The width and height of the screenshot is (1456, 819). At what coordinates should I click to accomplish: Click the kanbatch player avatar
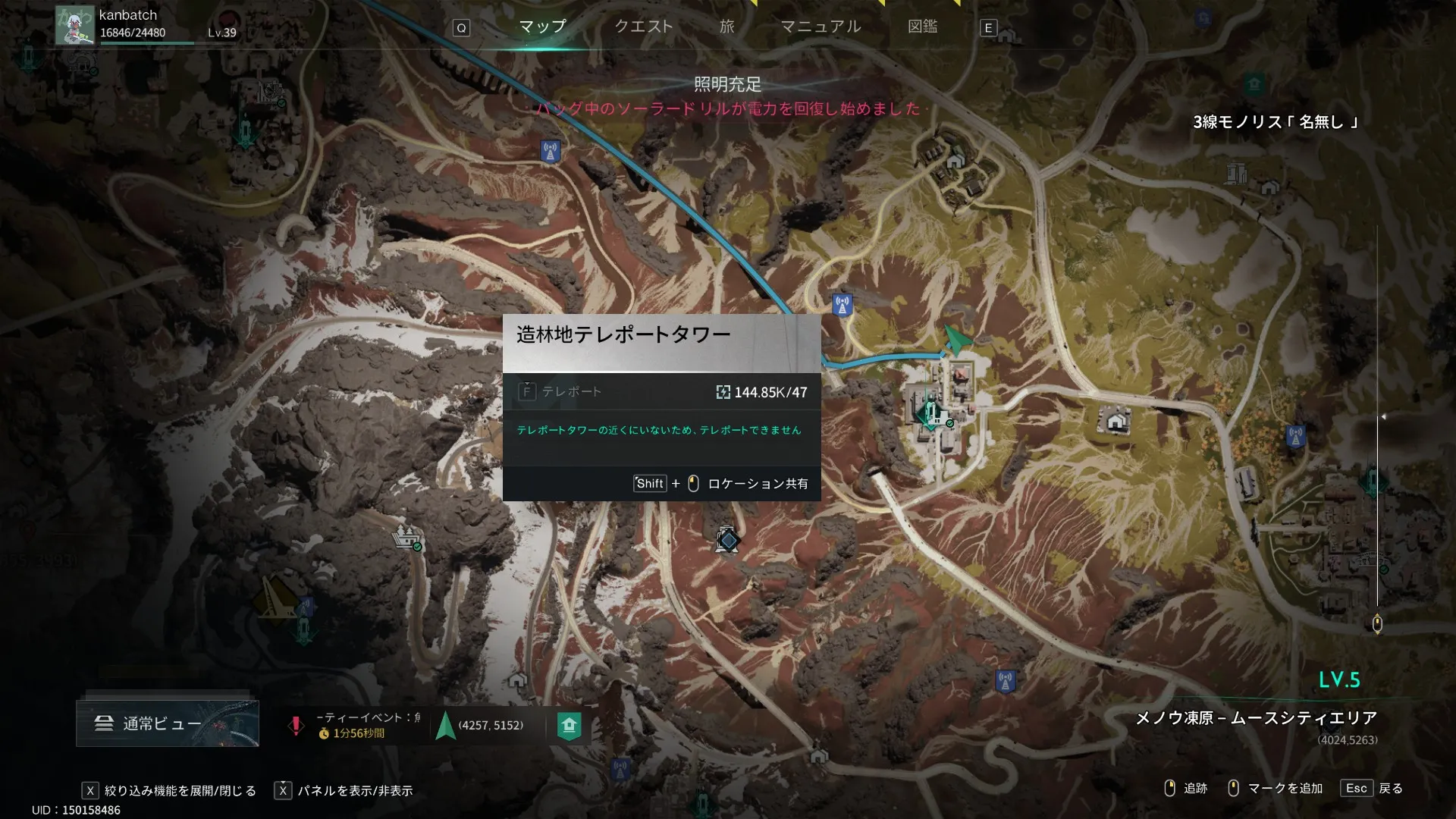click(74, 25)
